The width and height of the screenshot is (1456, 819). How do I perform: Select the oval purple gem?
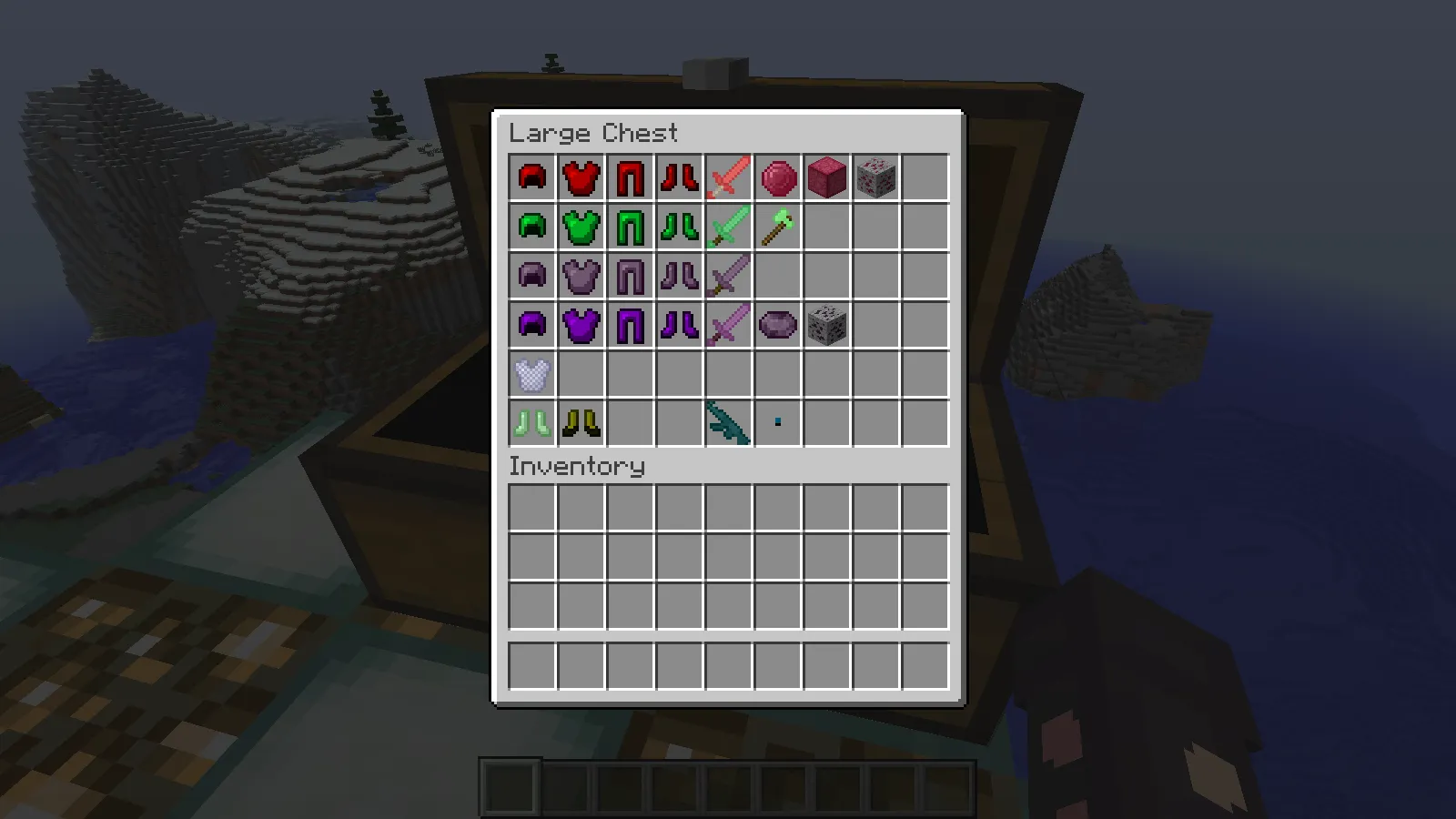pos(777,326)
